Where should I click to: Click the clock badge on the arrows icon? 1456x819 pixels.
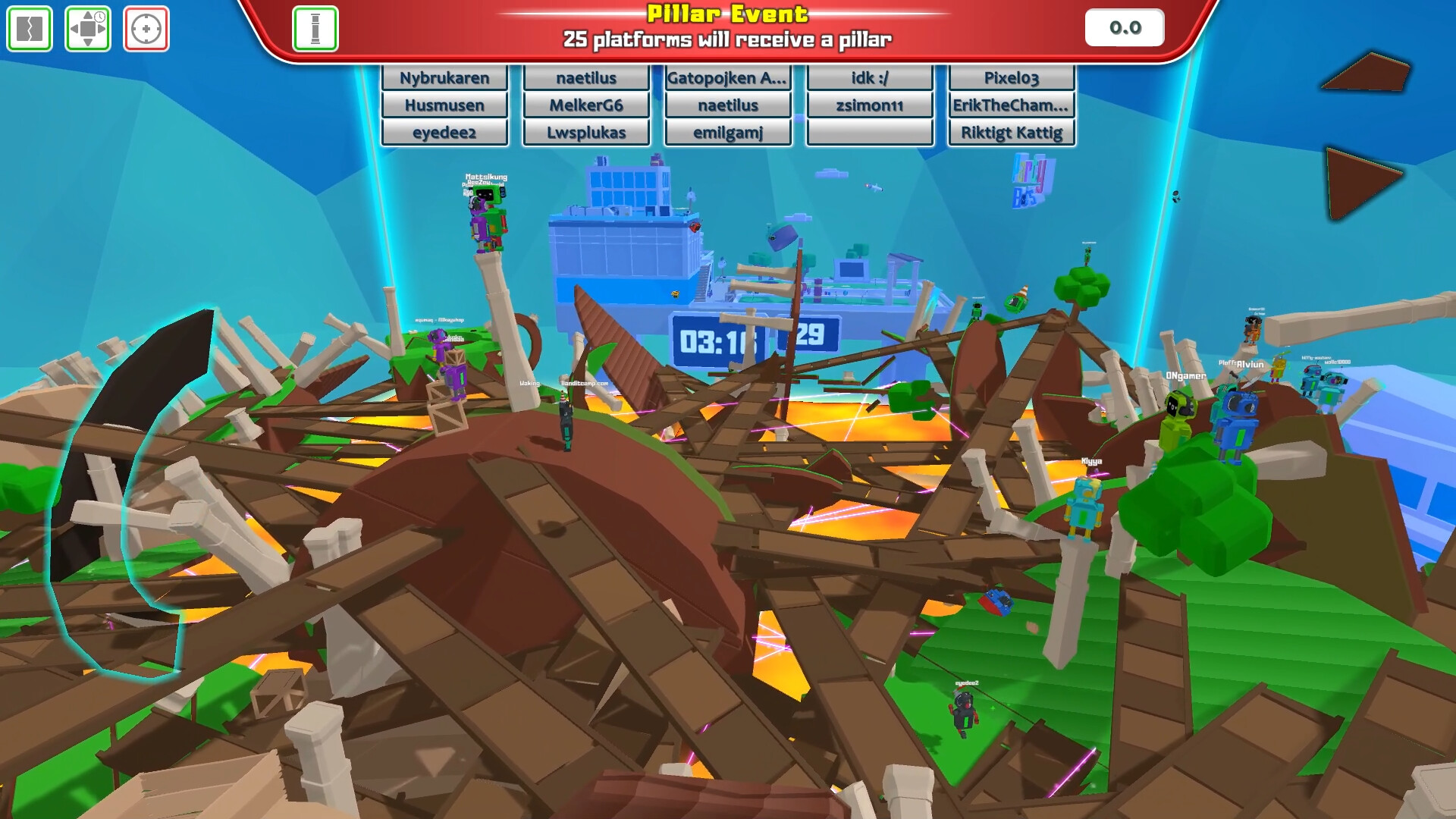point(99,15)
